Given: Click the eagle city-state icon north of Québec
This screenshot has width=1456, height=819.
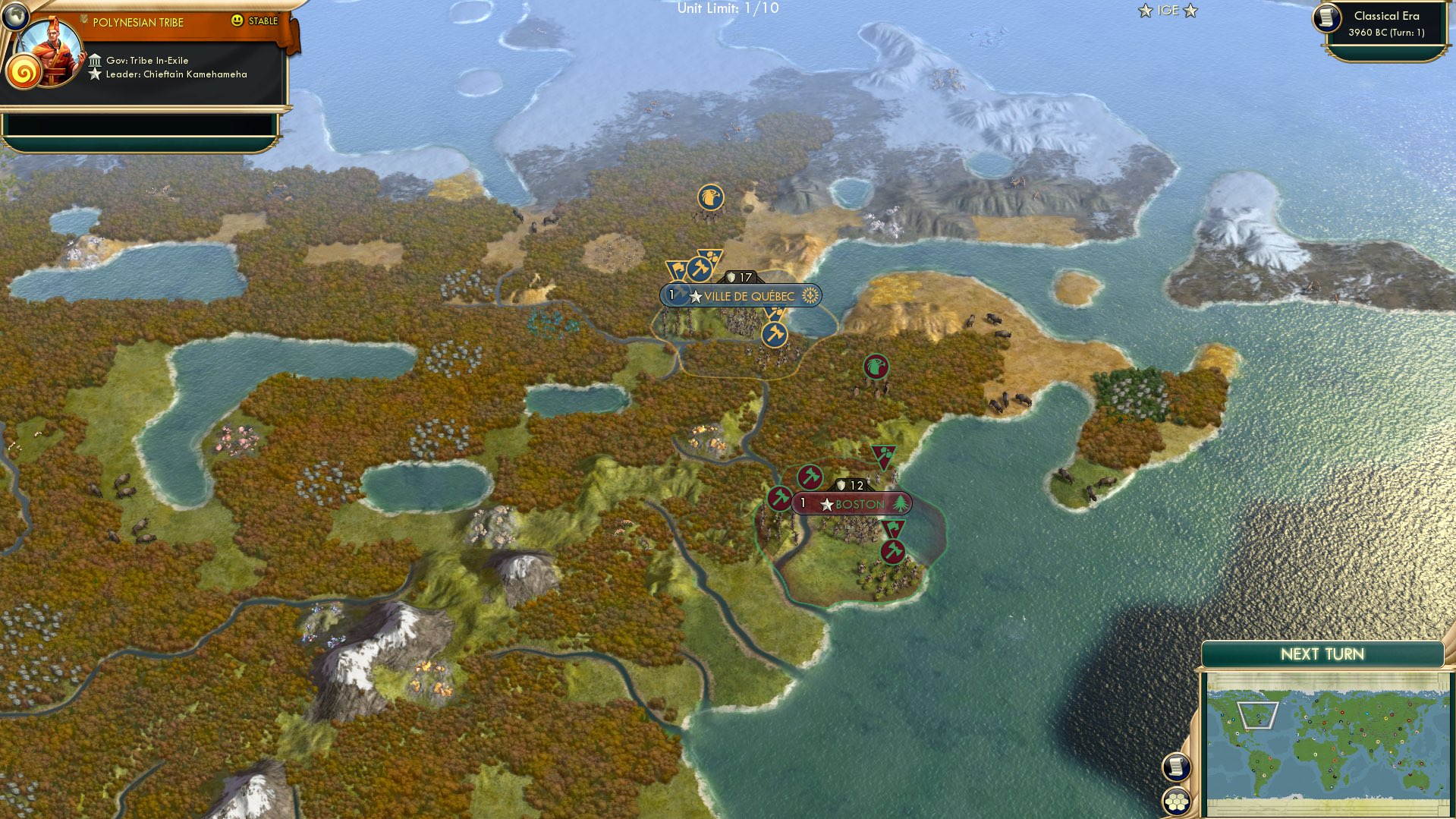Looking at the screenshot, I should click(709, 197).
